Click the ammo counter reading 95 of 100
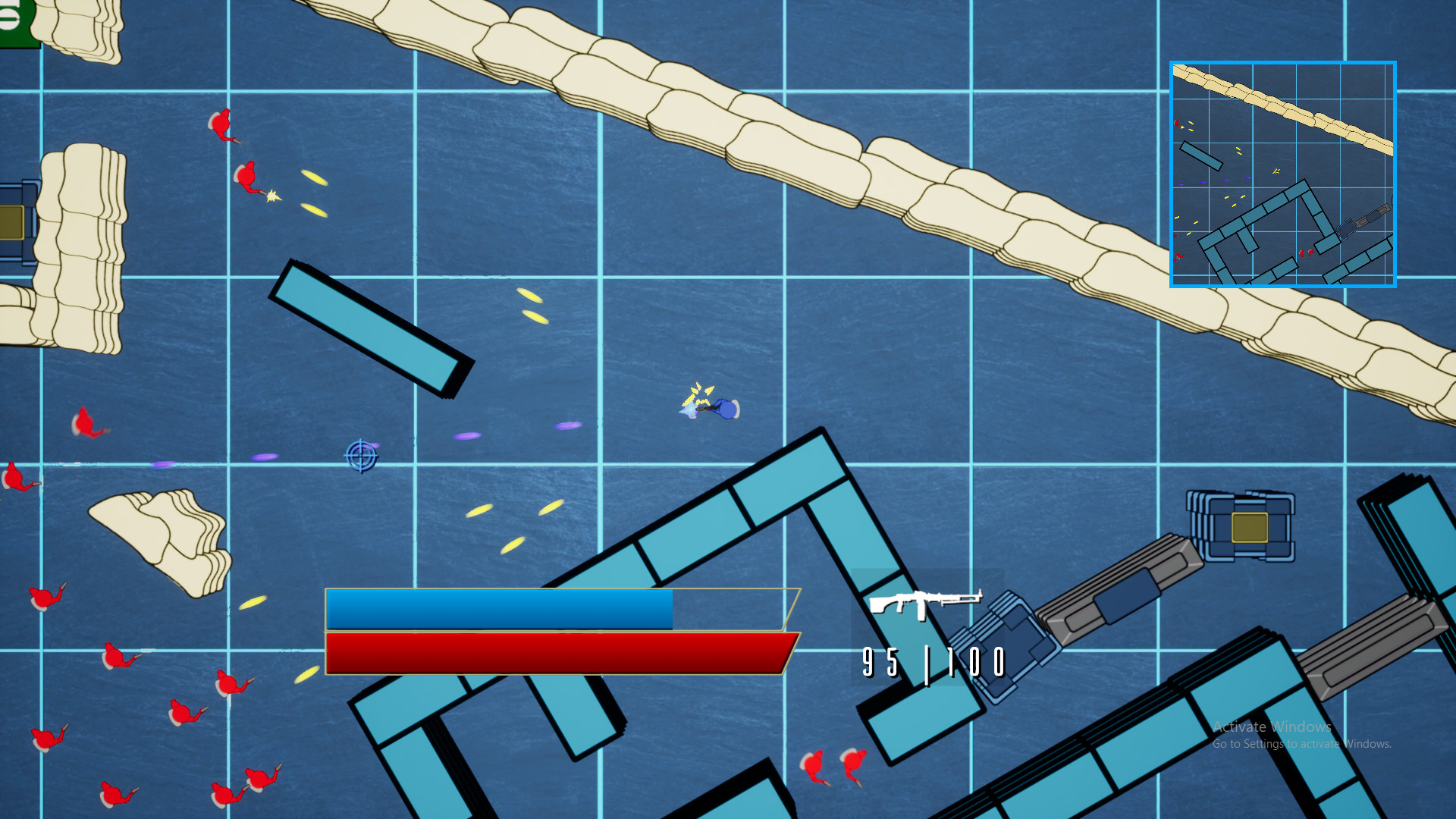 (933, 661)
